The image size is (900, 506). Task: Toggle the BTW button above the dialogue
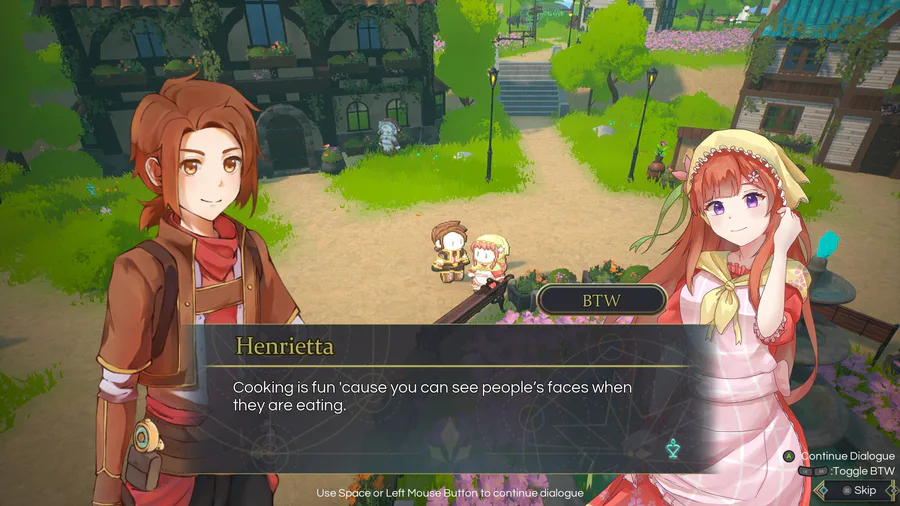tap(602, 299)
